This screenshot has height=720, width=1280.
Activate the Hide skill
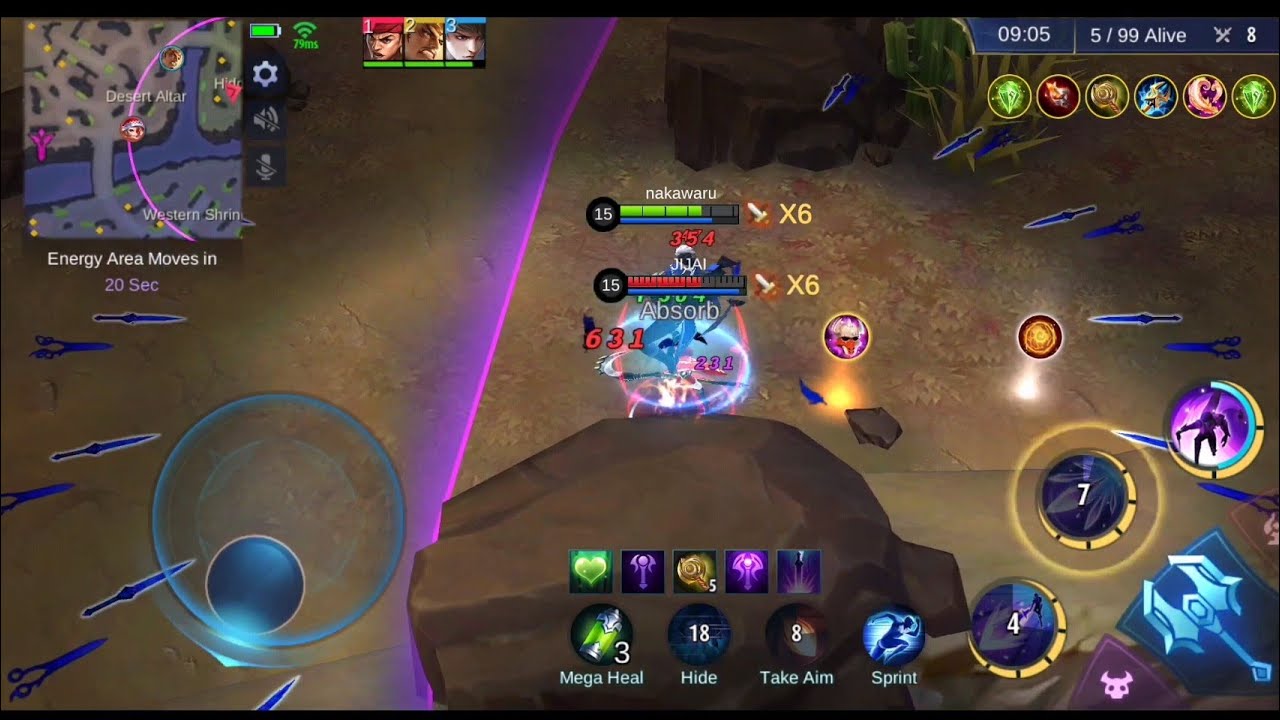(x=699, y=634)
